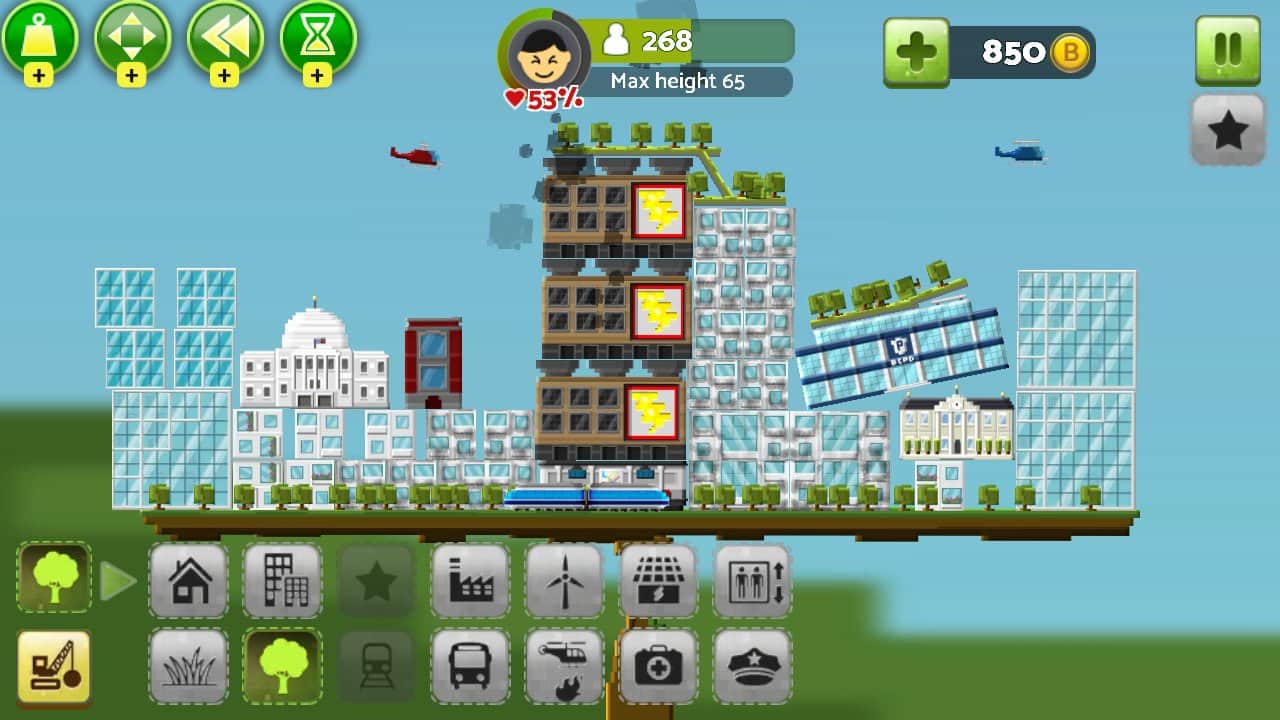Screen dimensions: 1280x720
Task: Add coins via the green plus button
Action: (x=916, y=52)
